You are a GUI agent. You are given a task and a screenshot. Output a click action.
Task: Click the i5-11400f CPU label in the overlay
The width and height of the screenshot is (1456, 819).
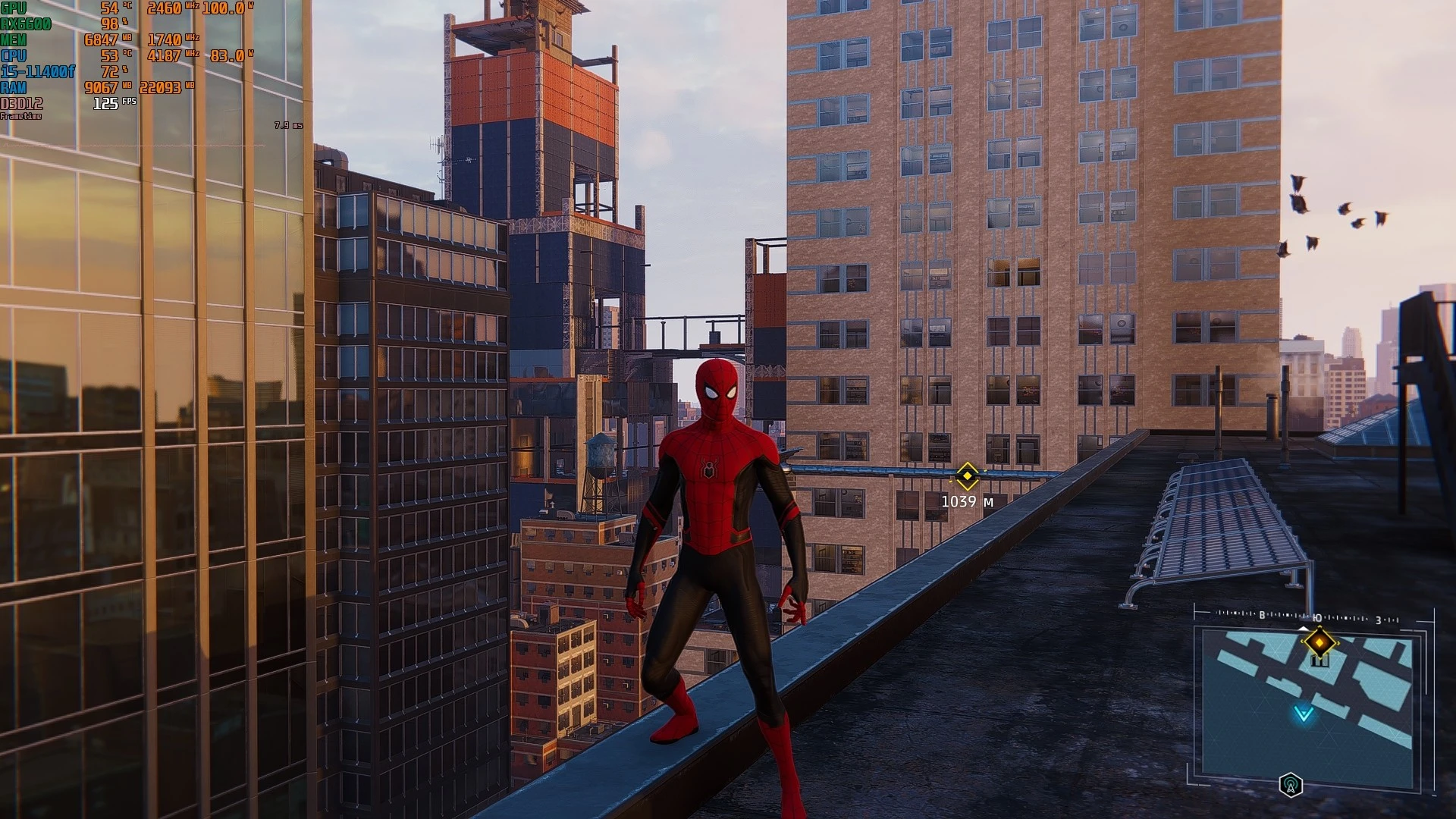coord(38,71)
